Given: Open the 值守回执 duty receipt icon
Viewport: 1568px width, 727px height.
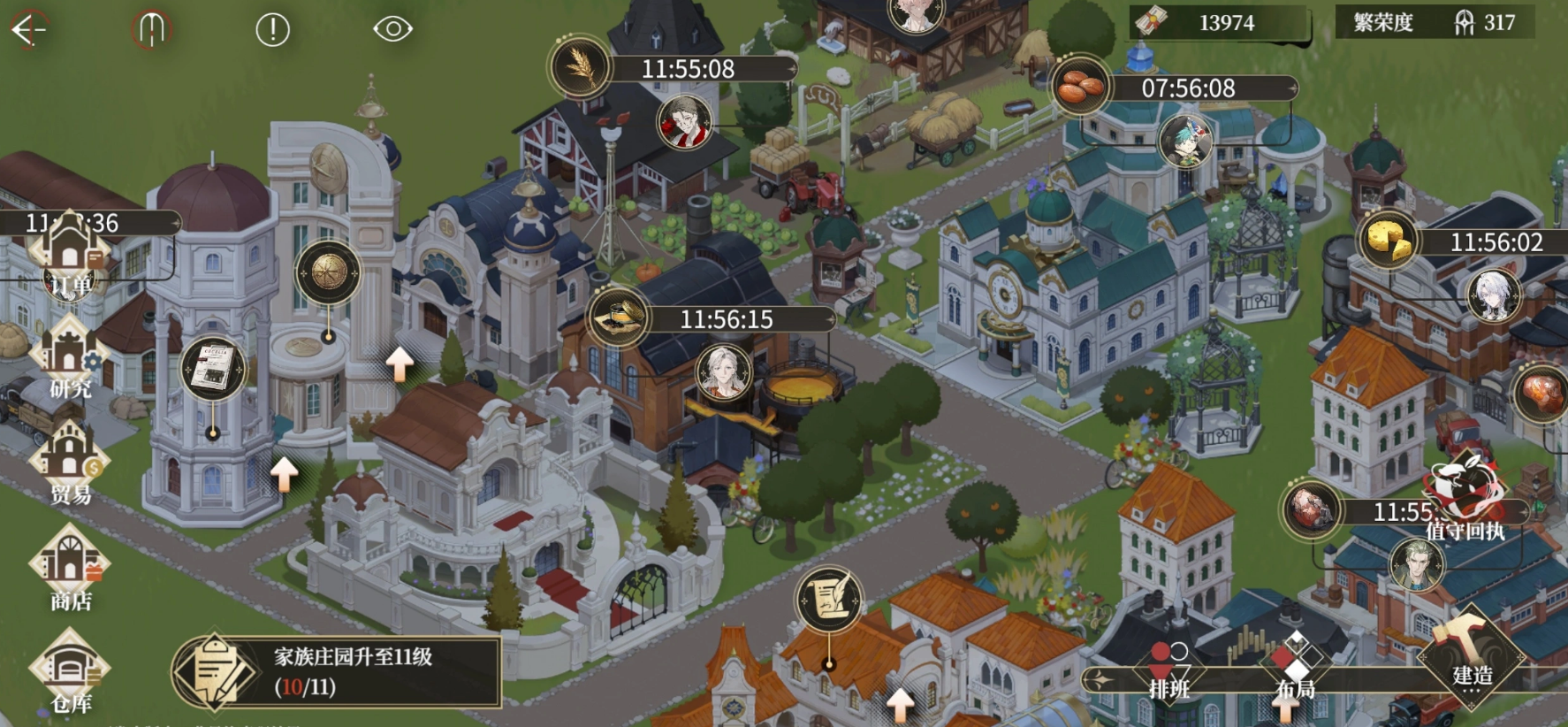Looking at the screenshot, I should (1465, 497).
